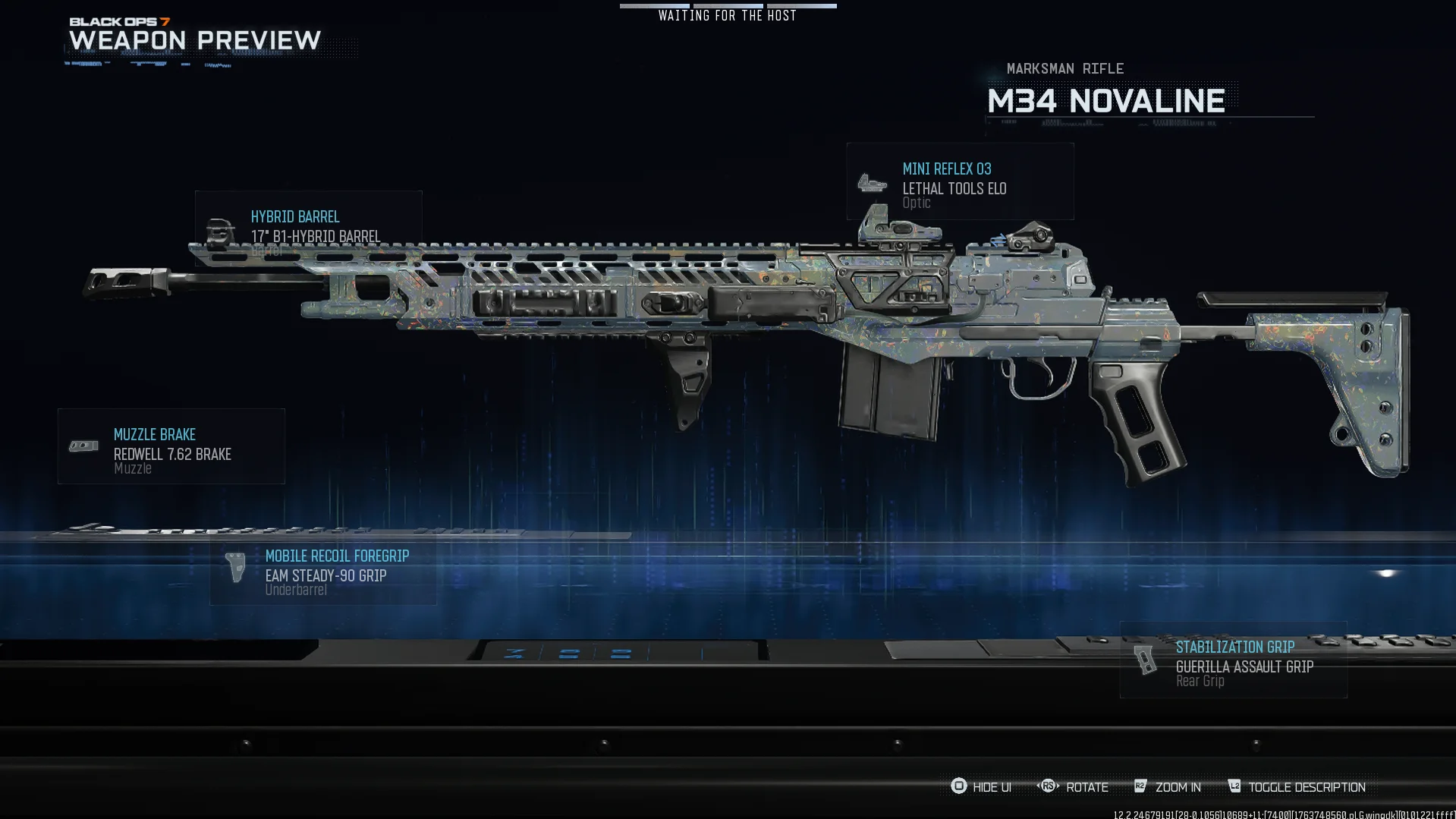Select the Mobile Recoil Foregrip underbarrel card
Image resolution: width=1456 pixels, height=819 pixels.
click(323, 572)
